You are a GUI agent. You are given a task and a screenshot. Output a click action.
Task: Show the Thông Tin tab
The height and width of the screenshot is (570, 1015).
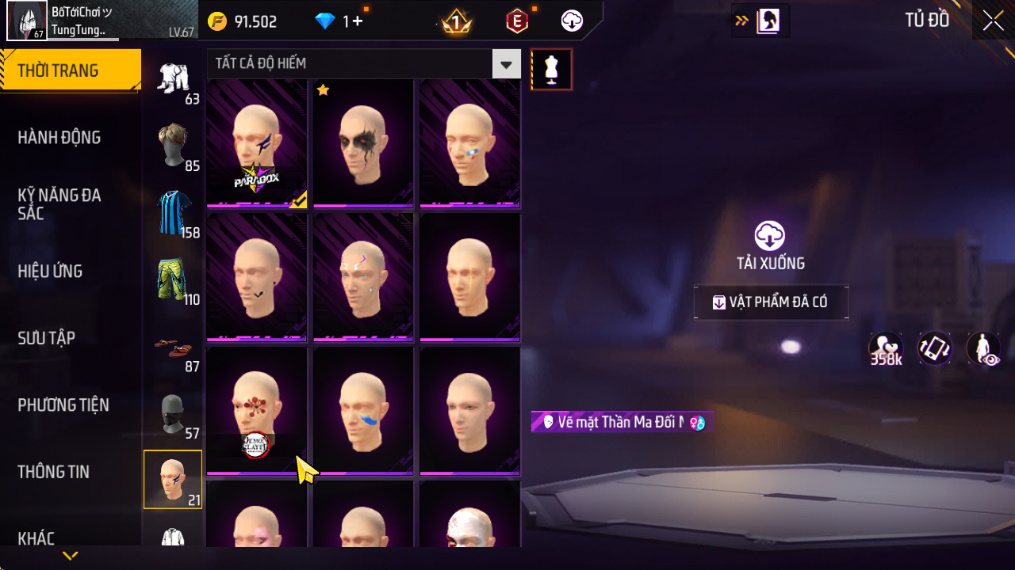pyautogui.click(x=54, y=472)
